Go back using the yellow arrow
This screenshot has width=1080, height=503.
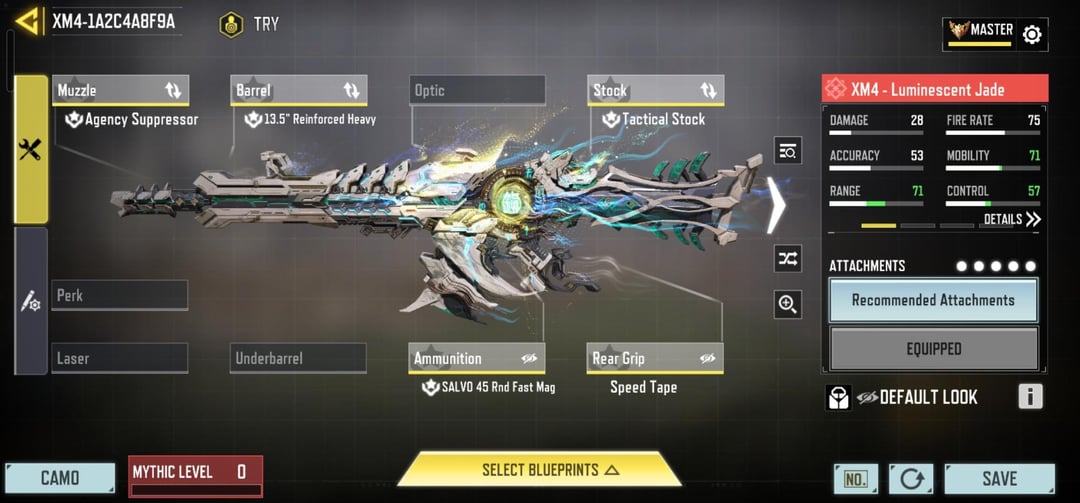(27, 21)
